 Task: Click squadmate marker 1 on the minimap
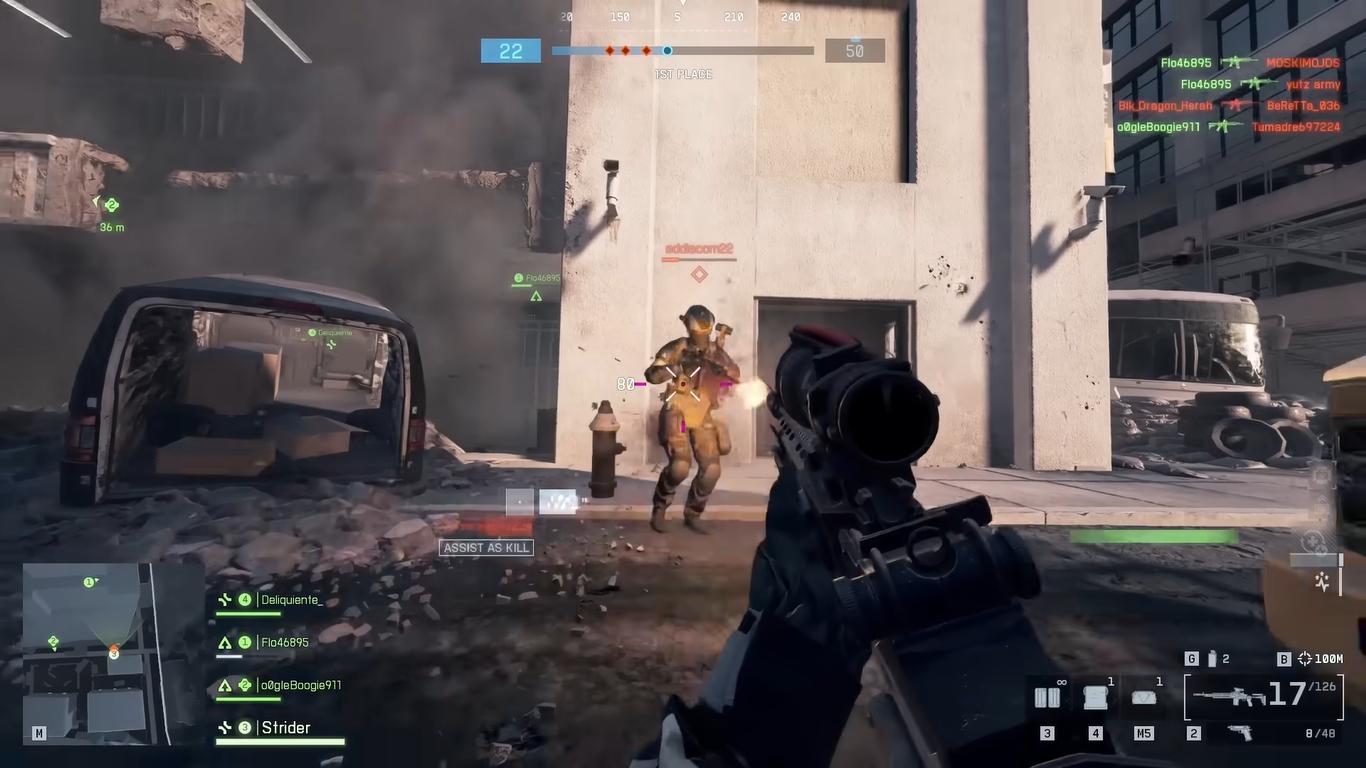click(x=89, y=582)
